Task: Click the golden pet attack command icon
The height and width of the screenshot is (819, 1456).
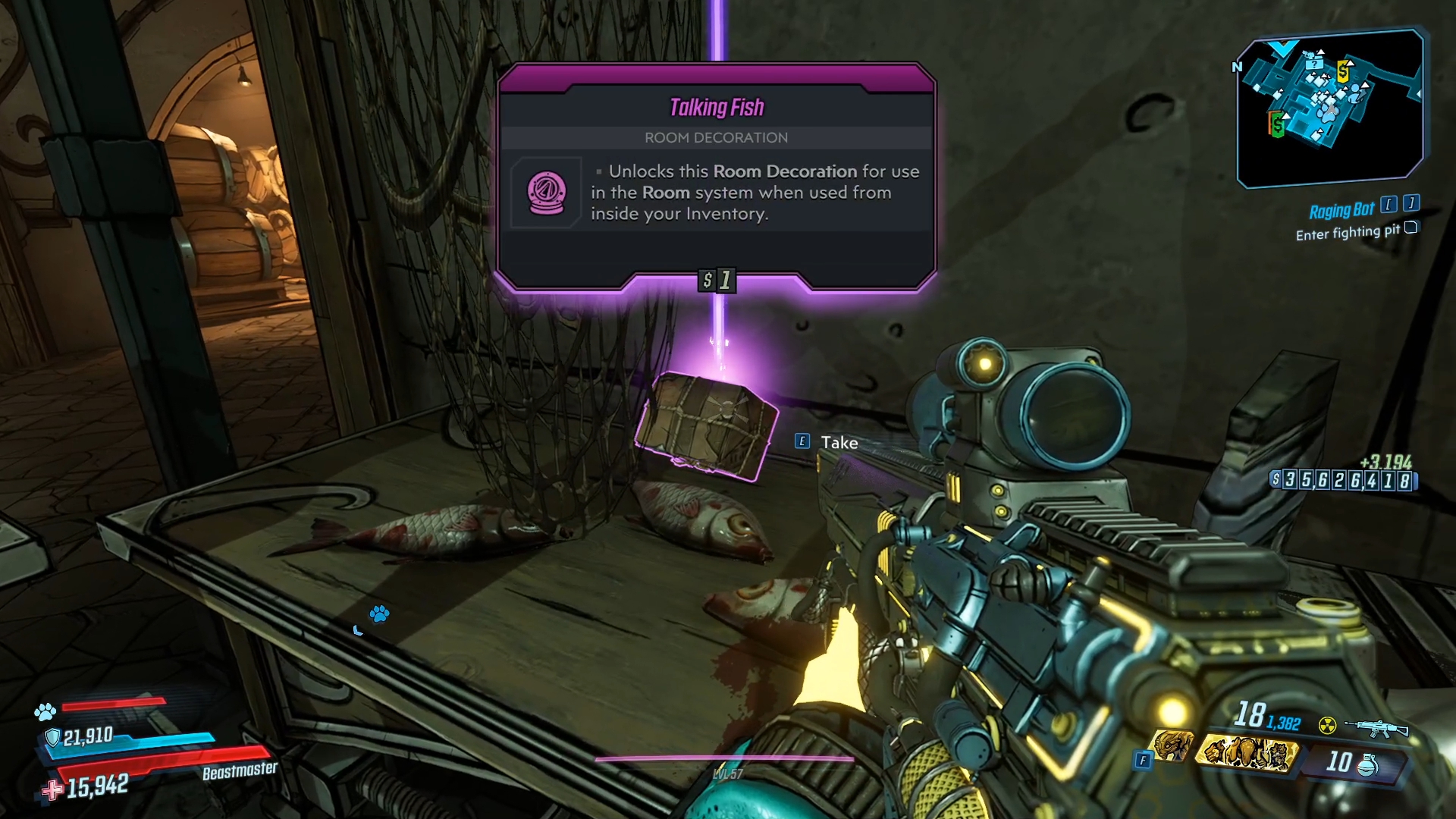Action: pos(1246,752)
